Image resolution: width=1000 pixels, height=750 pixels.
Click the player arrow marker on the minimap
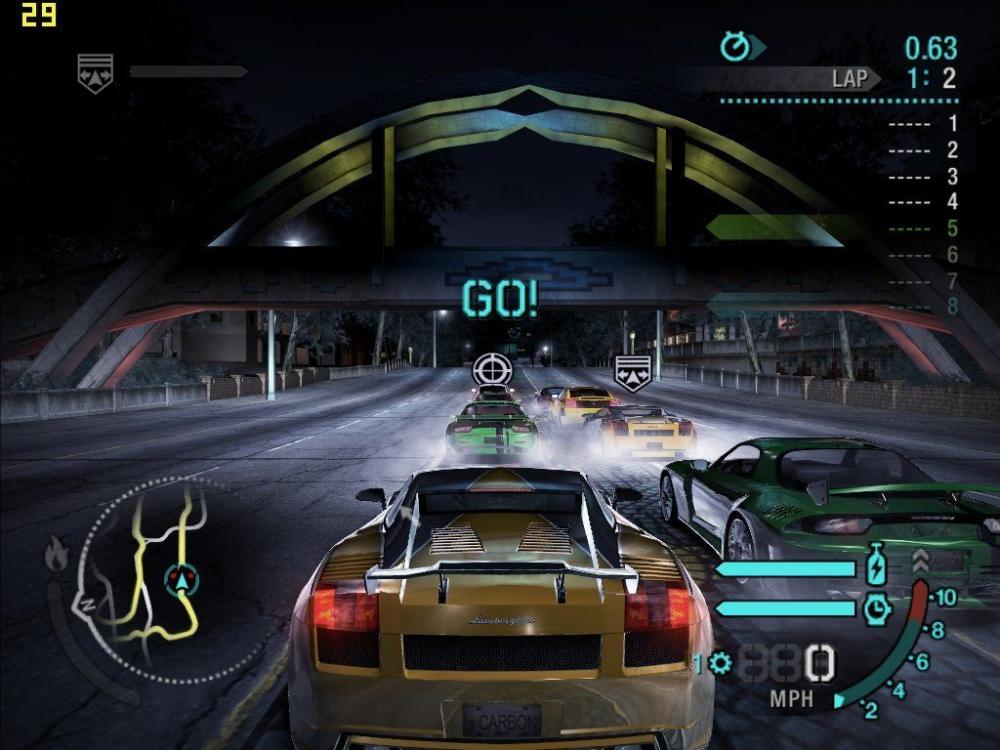[181, 578]
